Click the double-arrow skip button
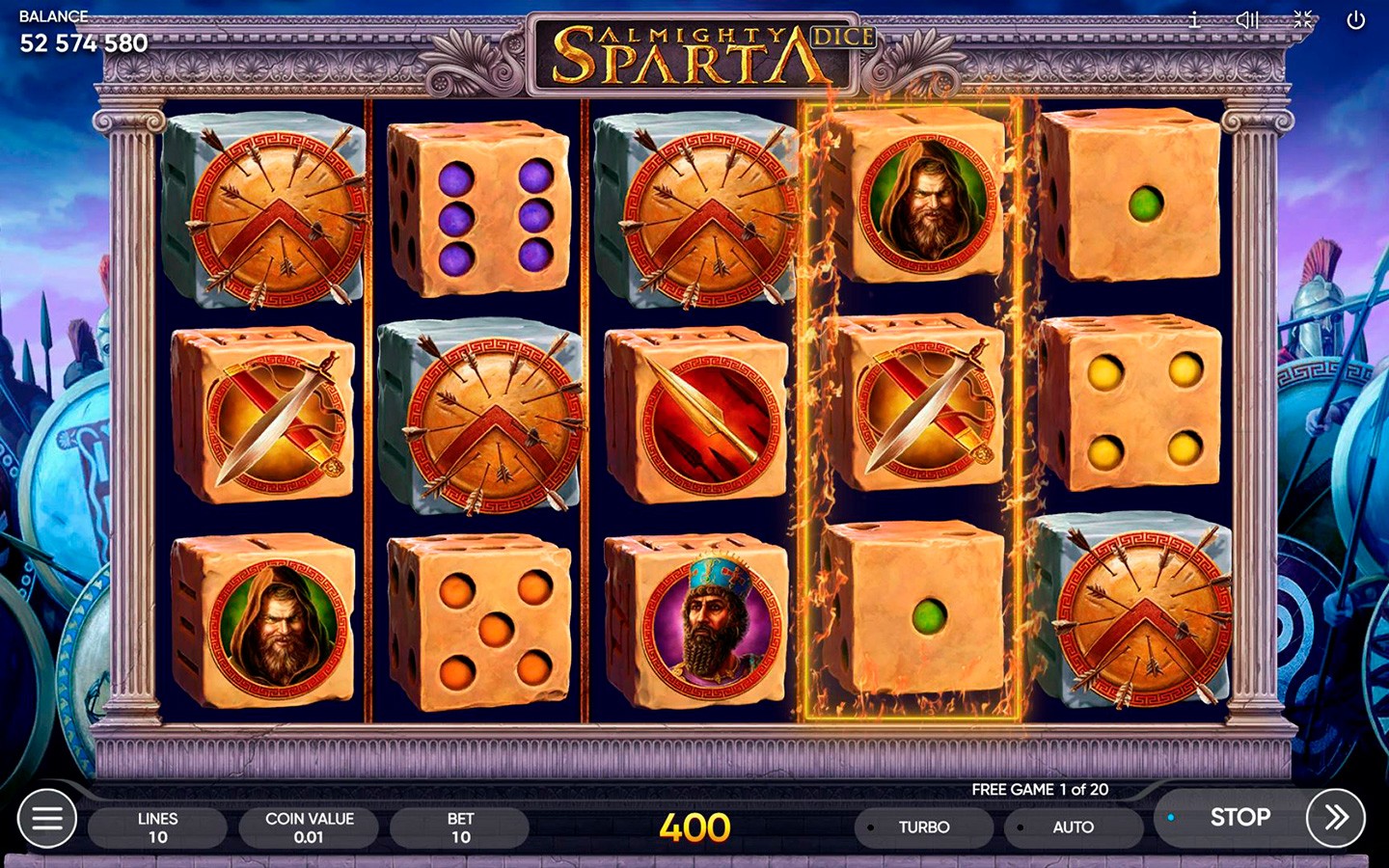The height and width of the screenshot is (868, 1389). 1335,818
